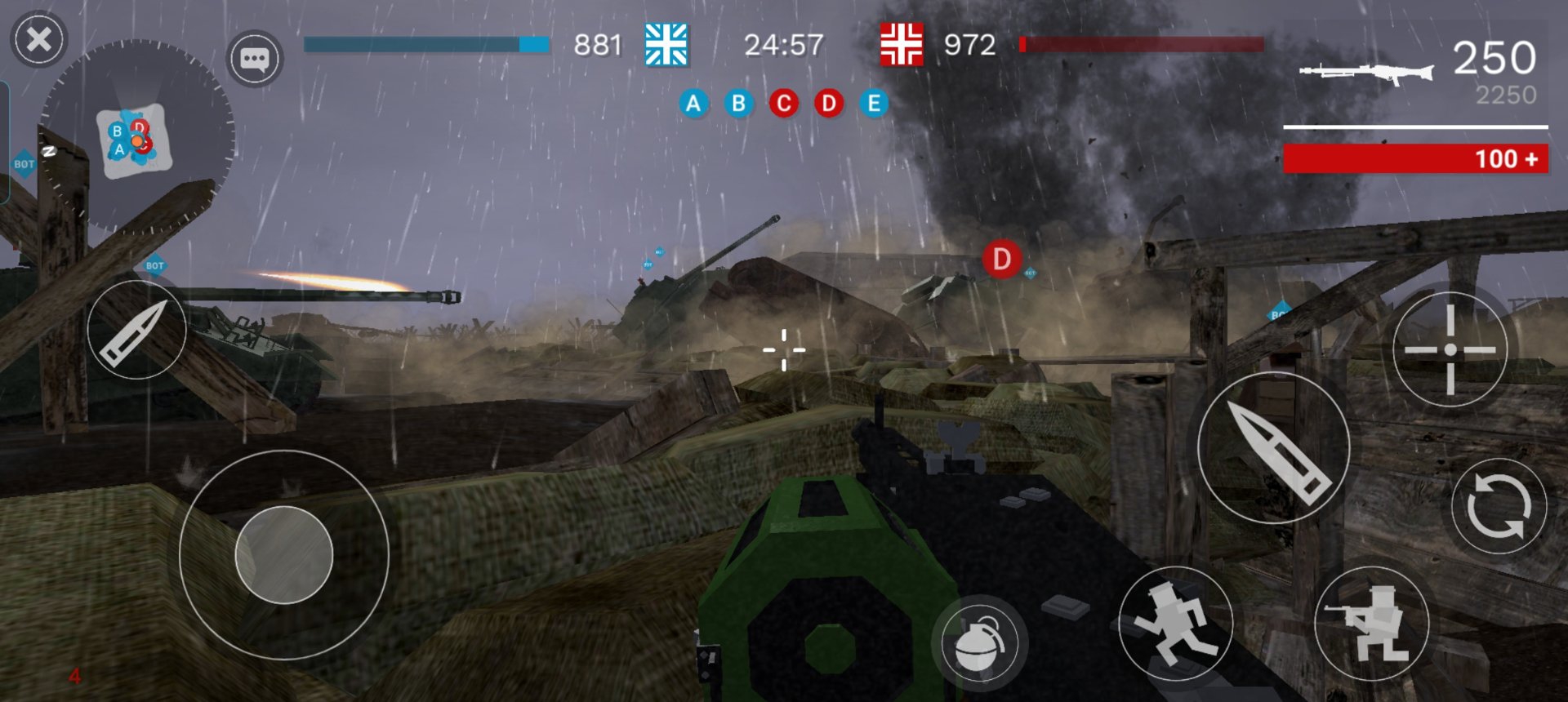1568x702 pixels.
Task: Tap the movement joystick thumb
Action: [283, 555]
